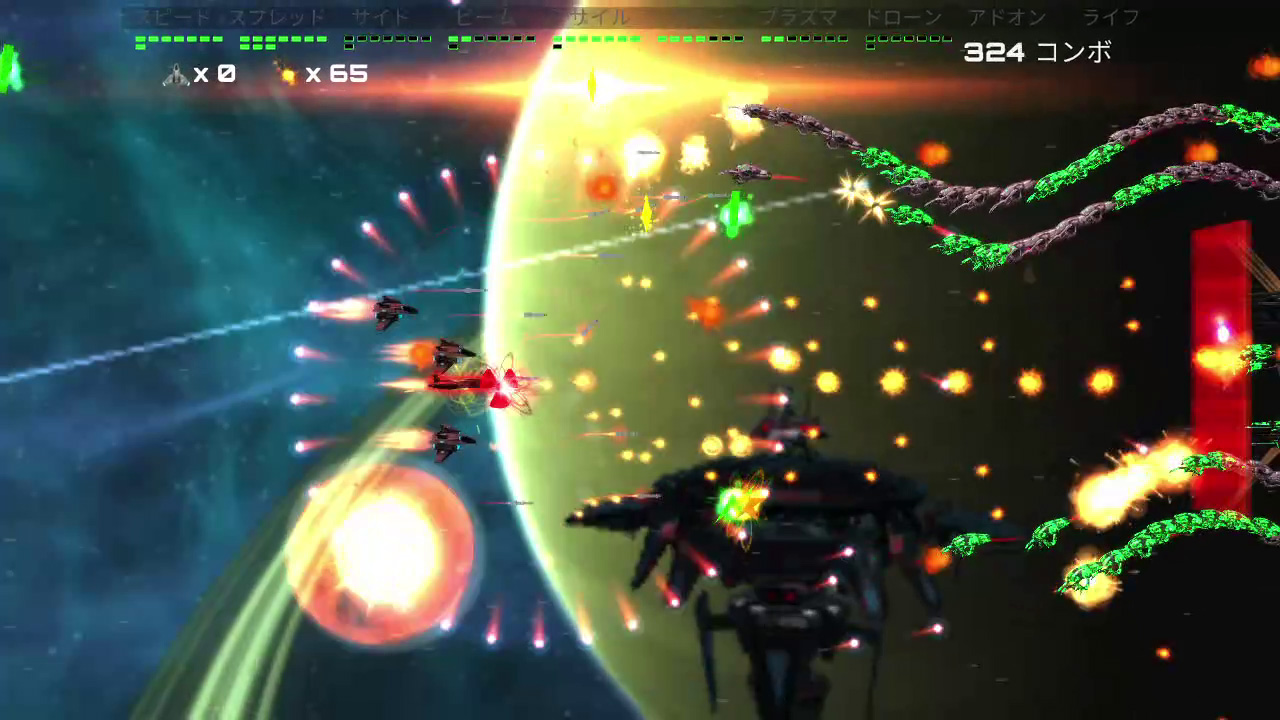Click the ship lives icon
The image size is (1280, 720).
coord(176,75)
